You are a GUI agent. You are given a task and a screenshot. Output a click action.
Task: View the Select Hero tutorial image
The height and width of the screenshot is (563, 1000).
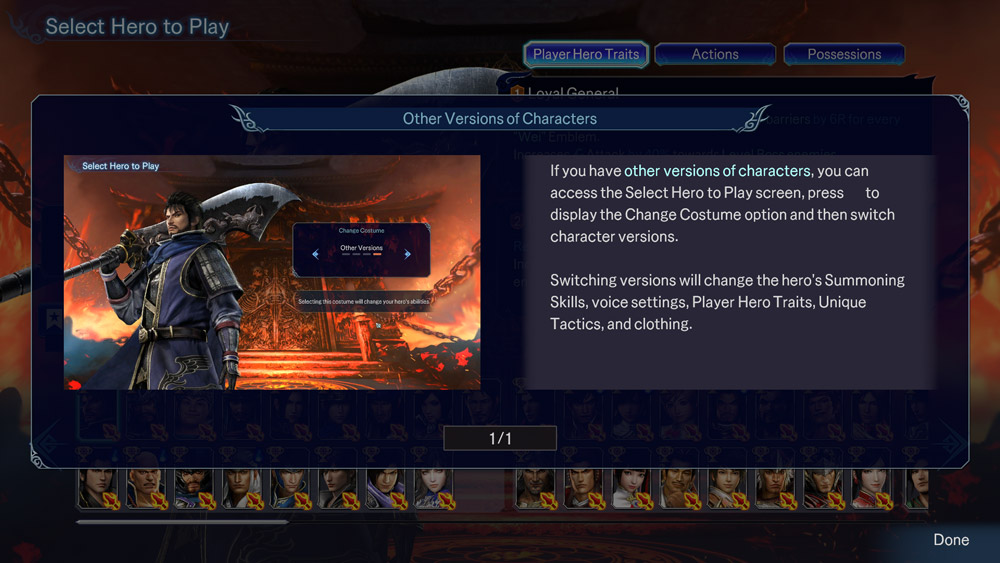point(272,272)
